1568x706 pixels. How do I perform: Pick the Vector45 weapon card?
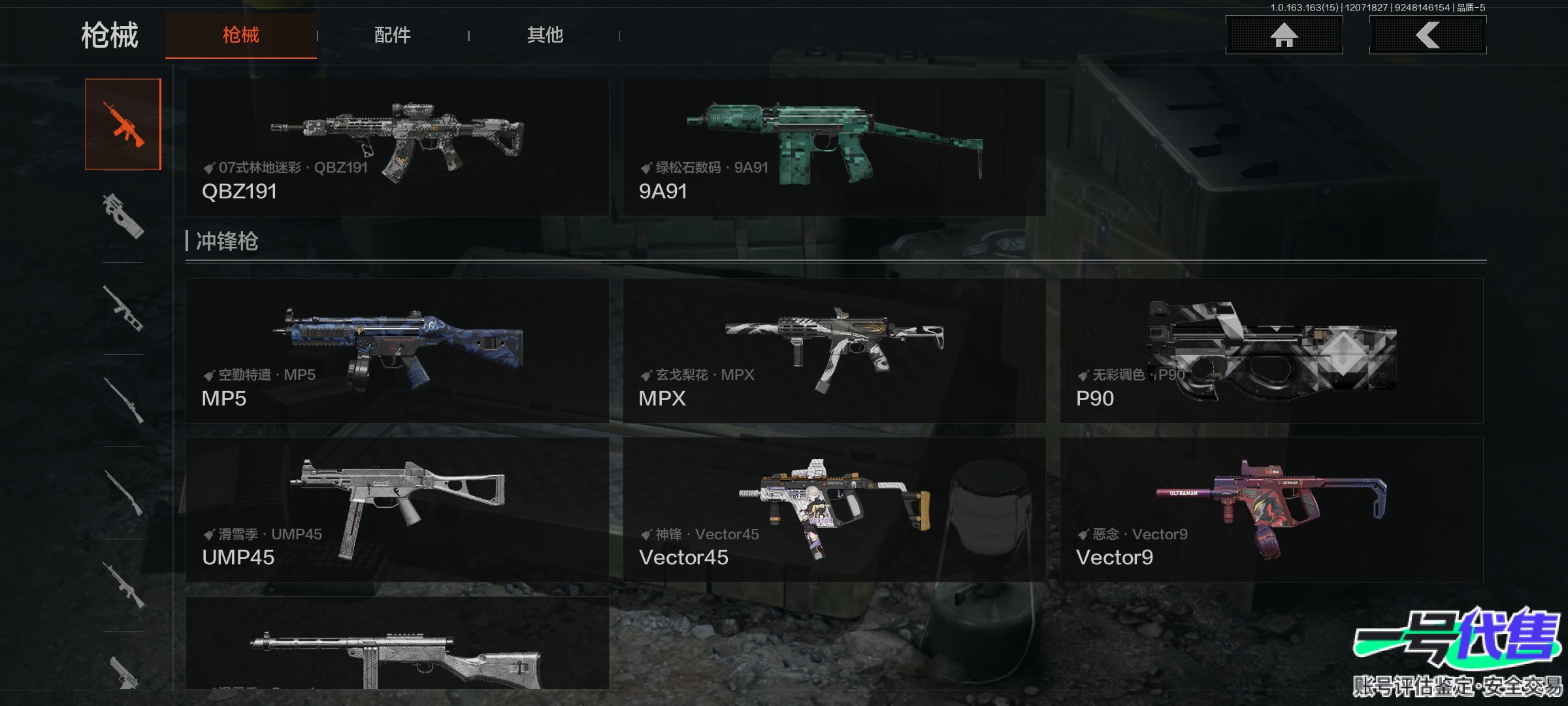coord(834,509)
